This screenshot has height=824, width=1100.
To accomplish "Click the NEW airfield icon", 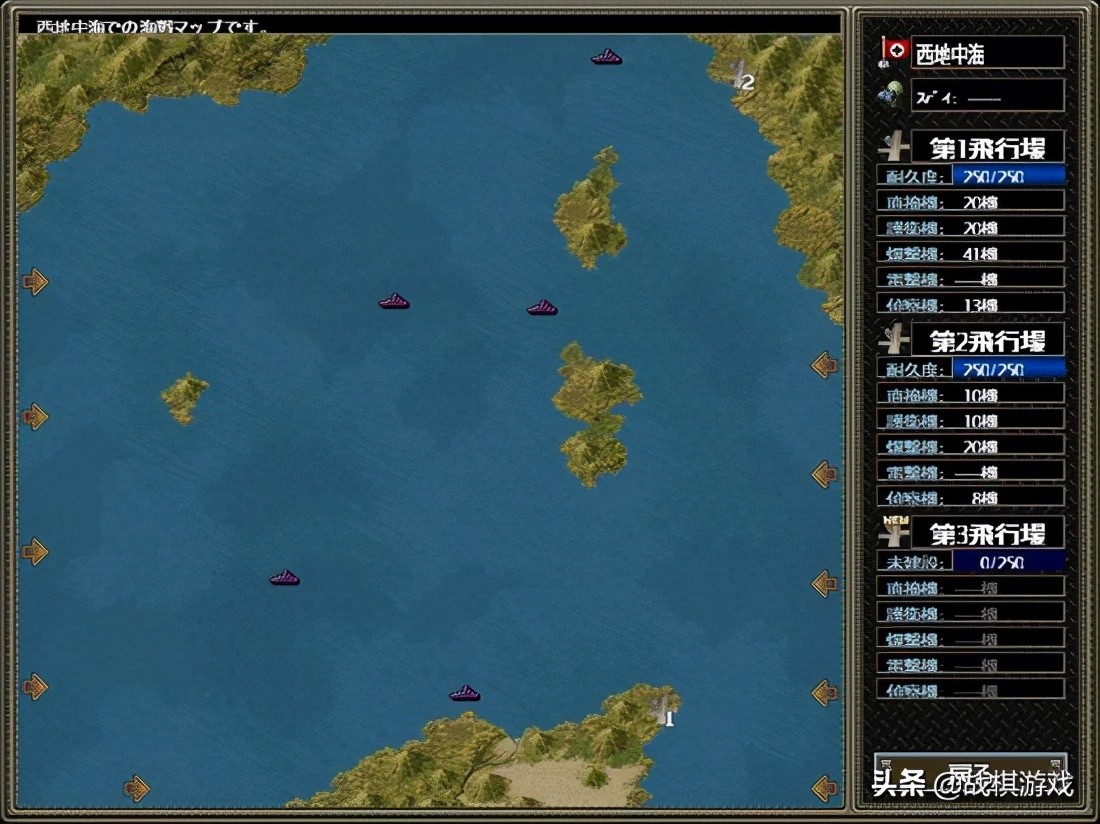I will coord(893,530).
